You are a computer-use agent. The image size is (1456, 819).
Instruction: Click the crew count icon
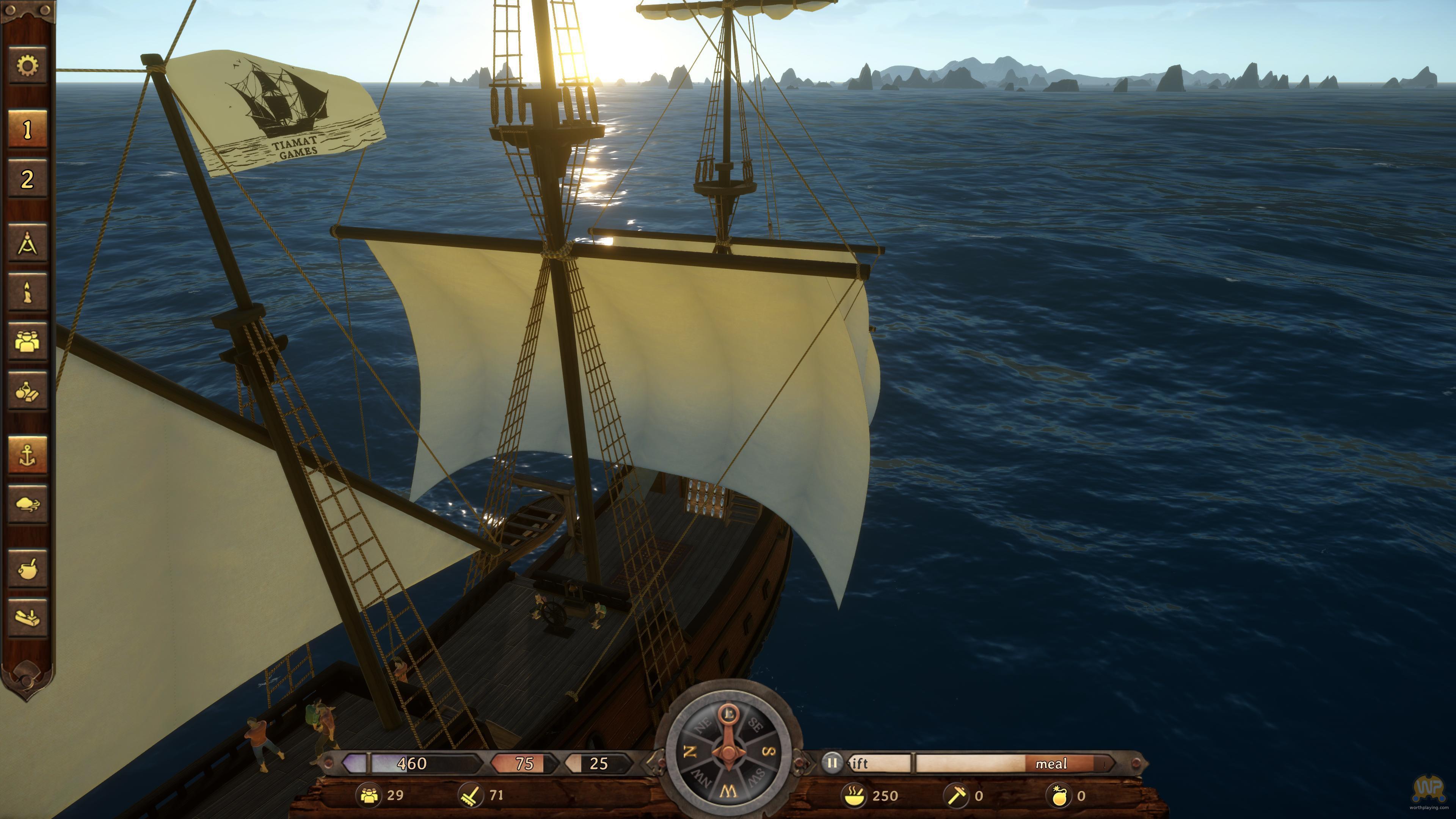pyautogui.click(x=370, y=795)
